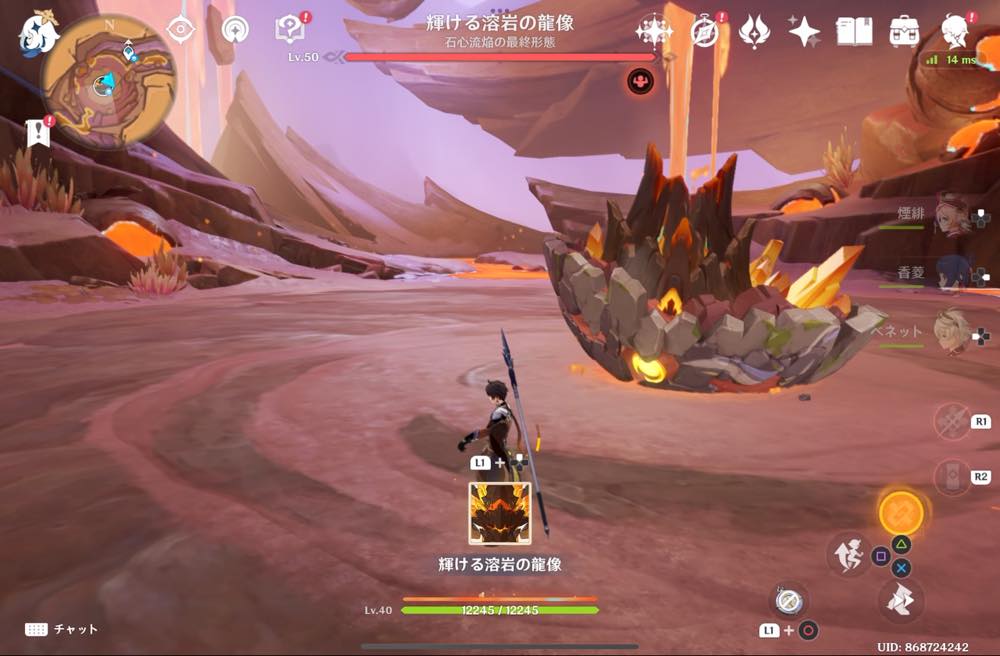The image size is (1000, 656).
Task: Open the character profile head icon
Action: click(955, 29)
